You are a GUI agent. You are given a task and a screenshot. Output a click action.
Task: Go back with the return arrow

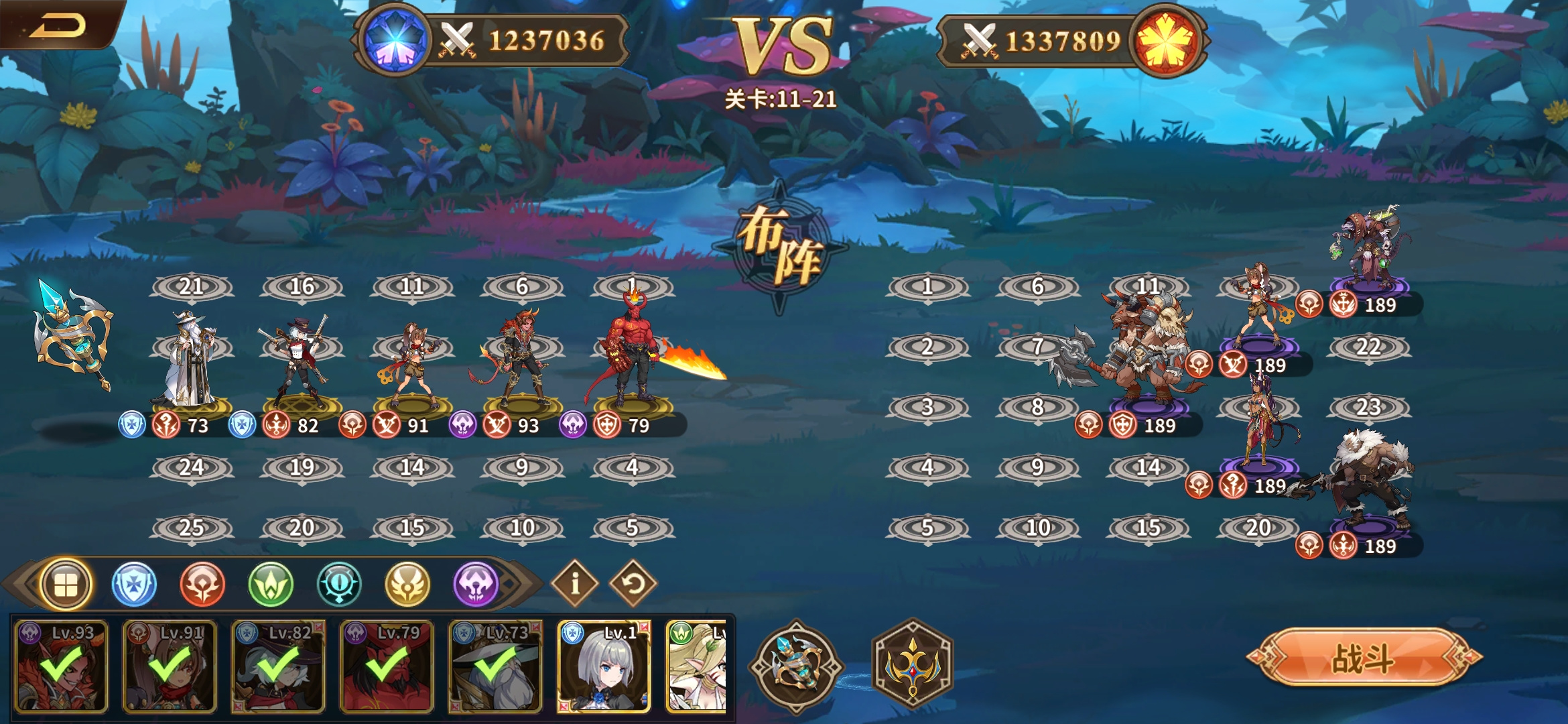(59, 25)
